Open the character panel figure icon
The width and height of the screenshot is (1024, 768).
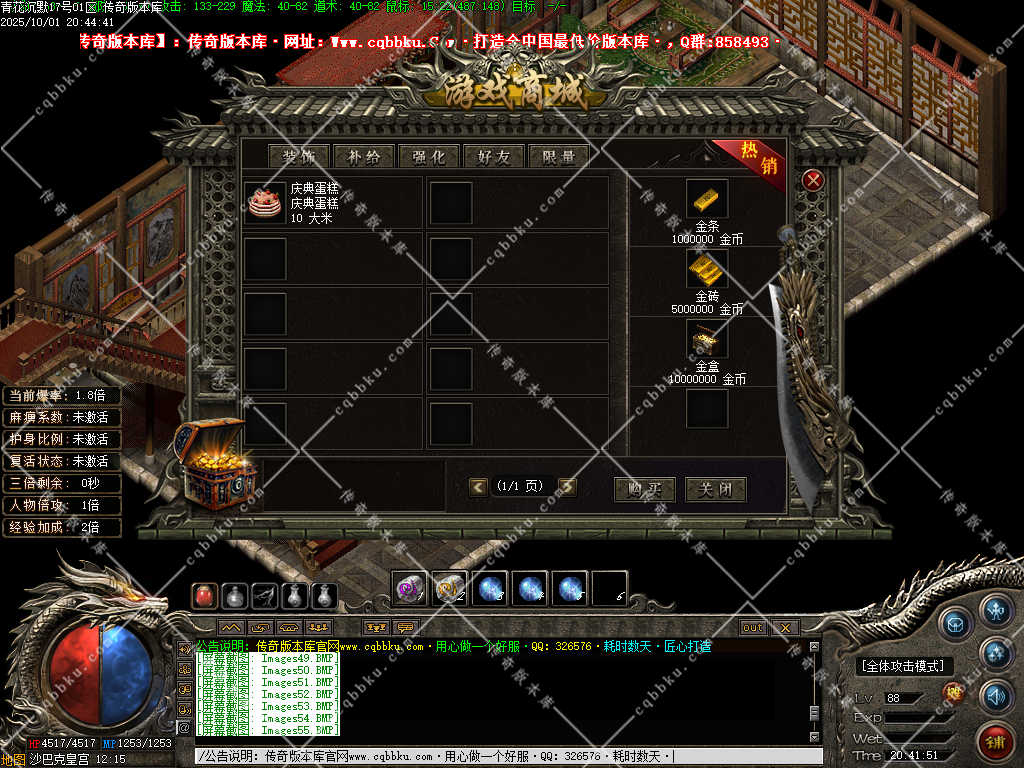(x=996, y=609)
